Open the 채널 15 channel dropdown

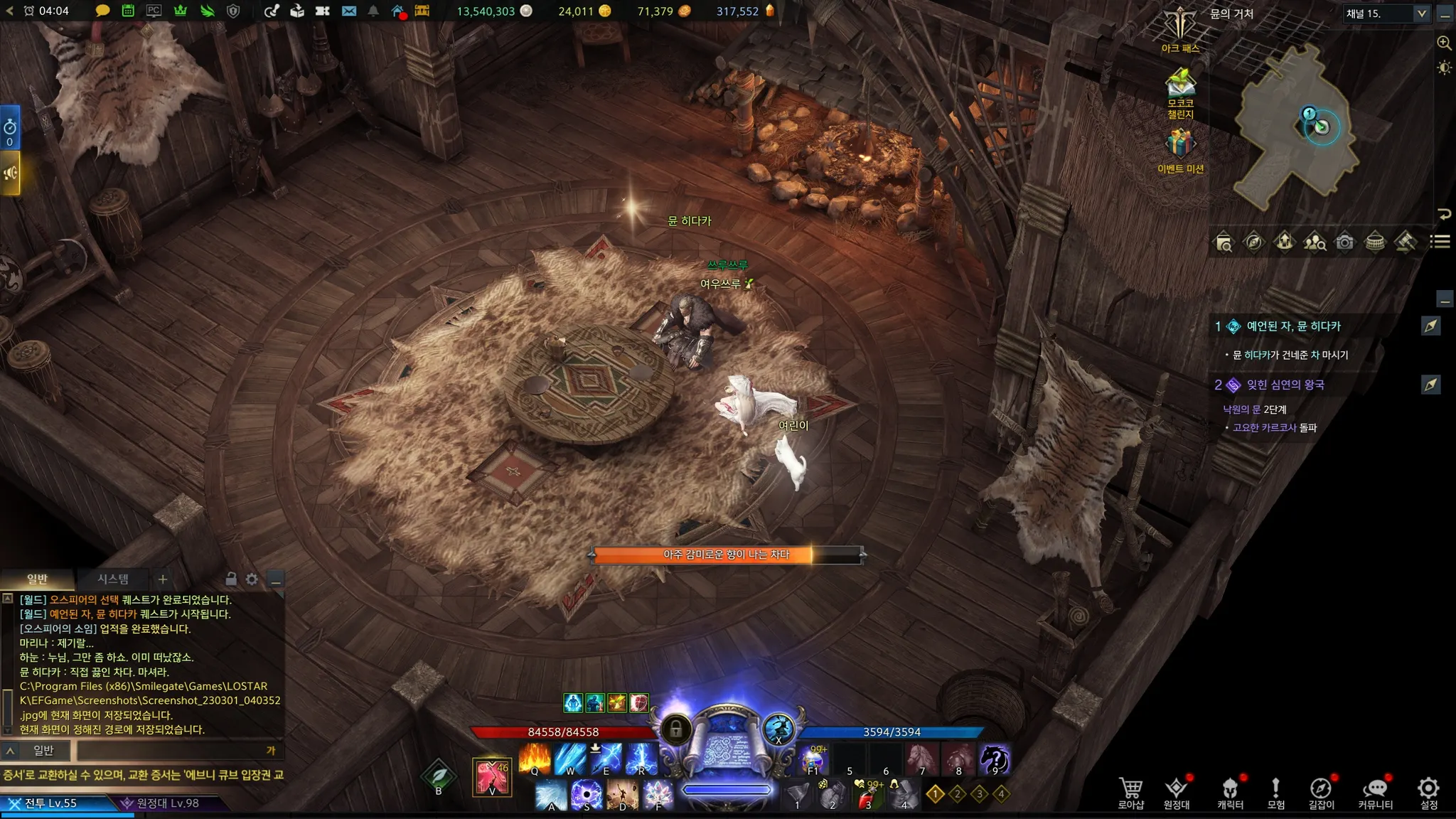pos(1421,14)
